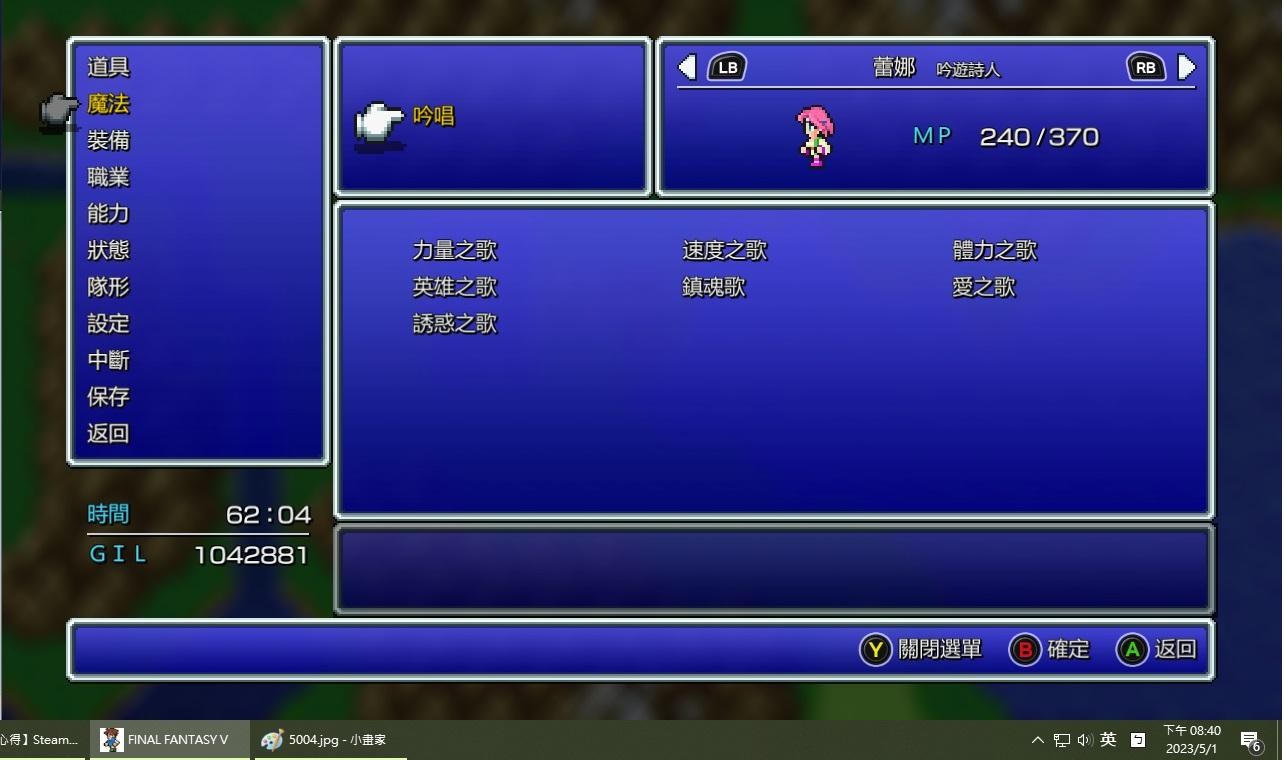Viewport: 1284px width, 760px height.
Task: Click Lenna's character sprite
Action: (x=815, y=136)
